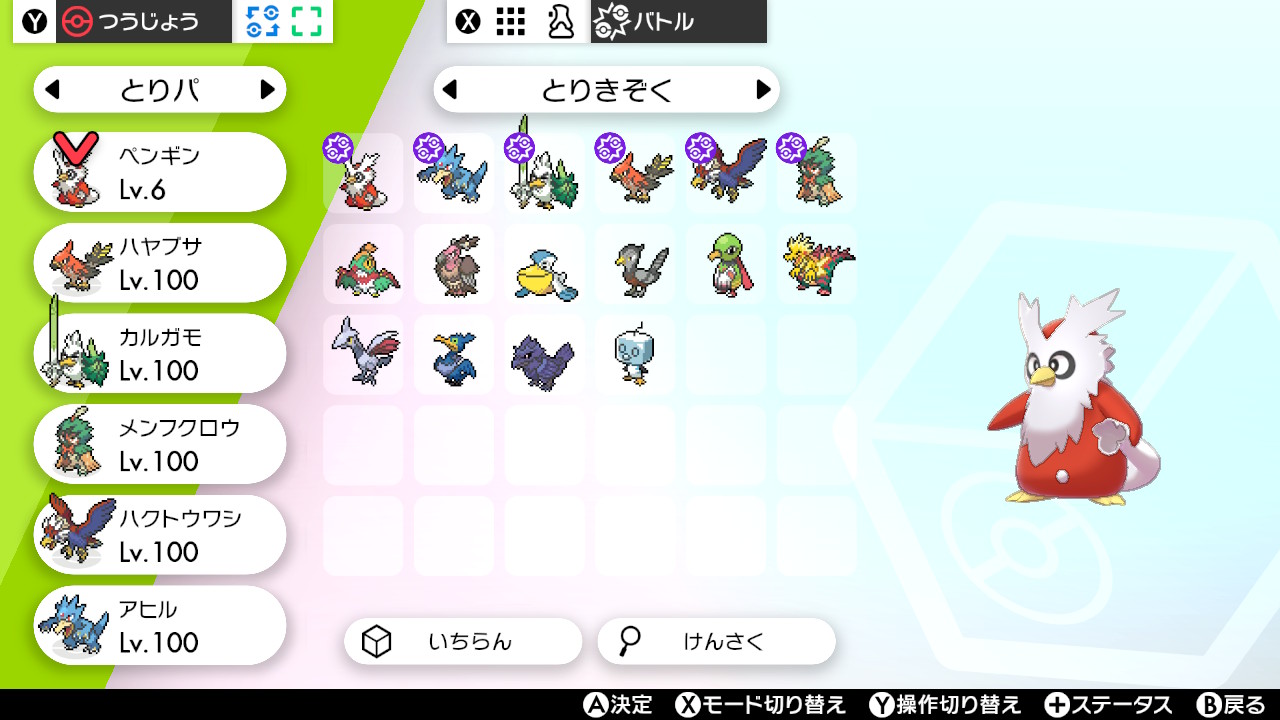Image resolution: width=1280 pixels, height=720 pixels.
Task: Go to the previous box via left arrow
Action: tap(450, 90)
